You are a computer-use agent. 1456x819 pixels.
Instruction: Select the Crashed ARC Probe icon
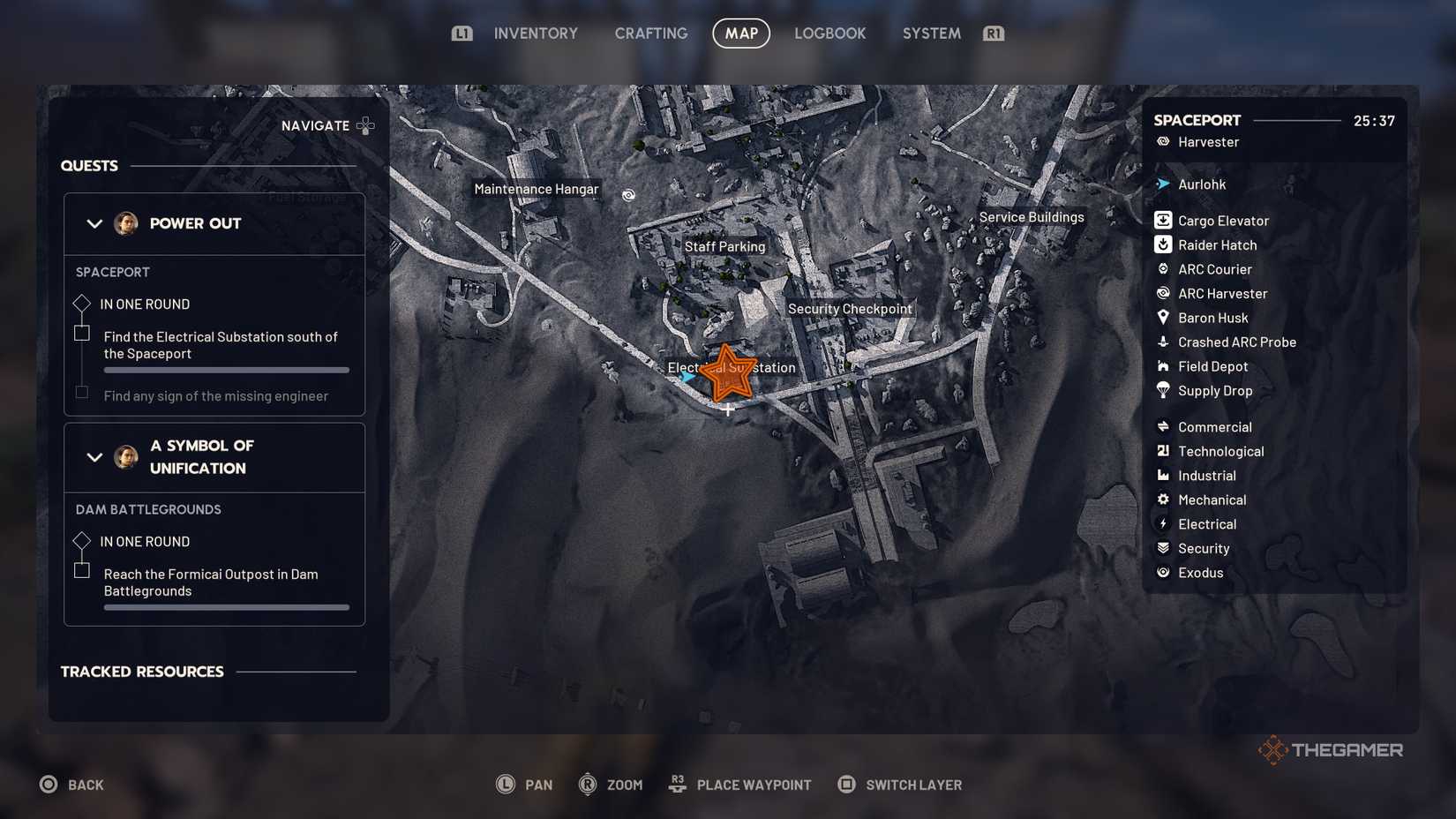click(1163, 342)
